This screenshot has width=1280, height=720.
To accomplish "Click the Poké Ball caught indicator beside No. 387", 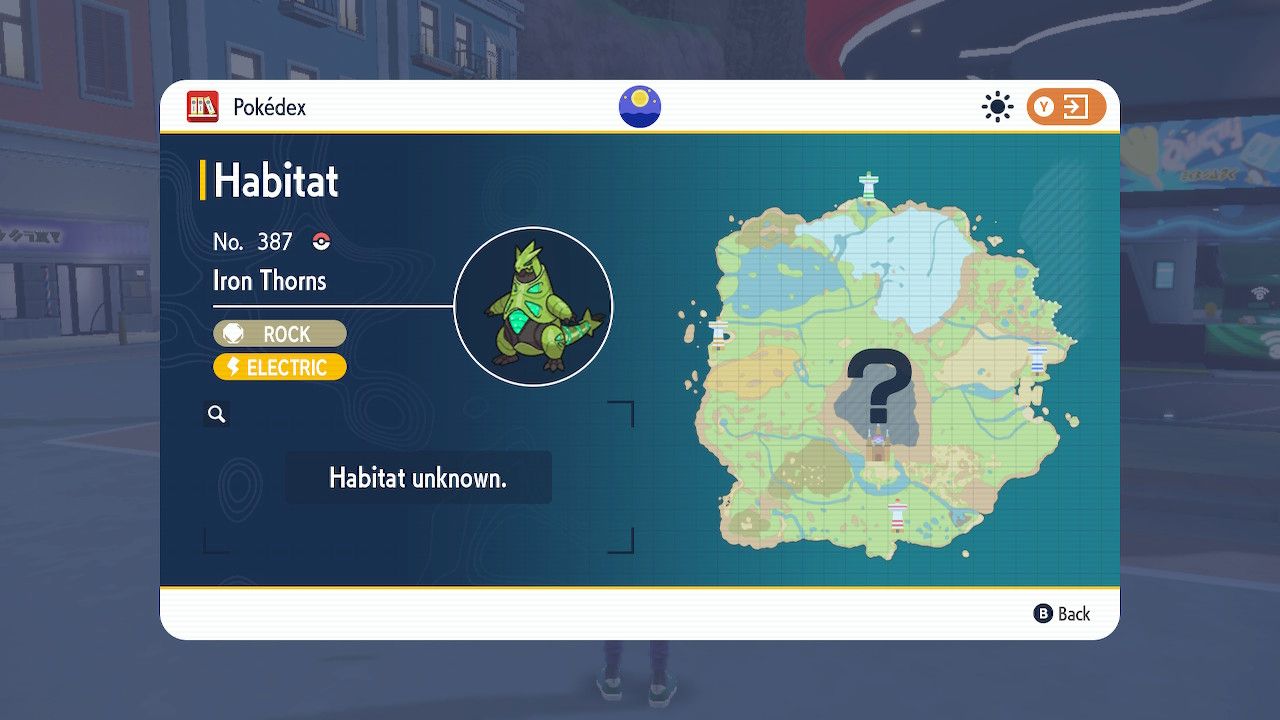I will click(x=319, y=242).
